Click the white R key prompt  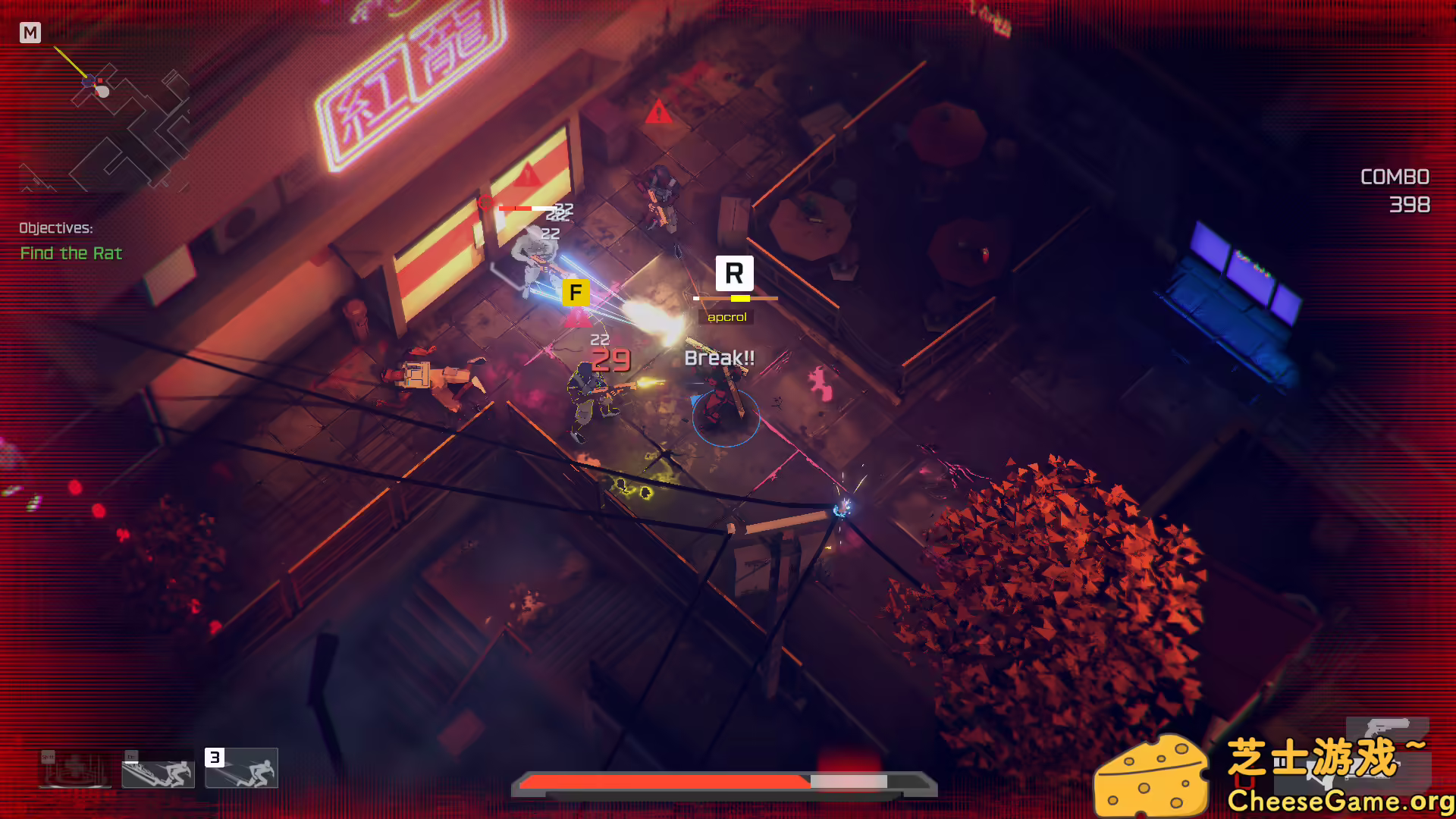click(733, 274)
